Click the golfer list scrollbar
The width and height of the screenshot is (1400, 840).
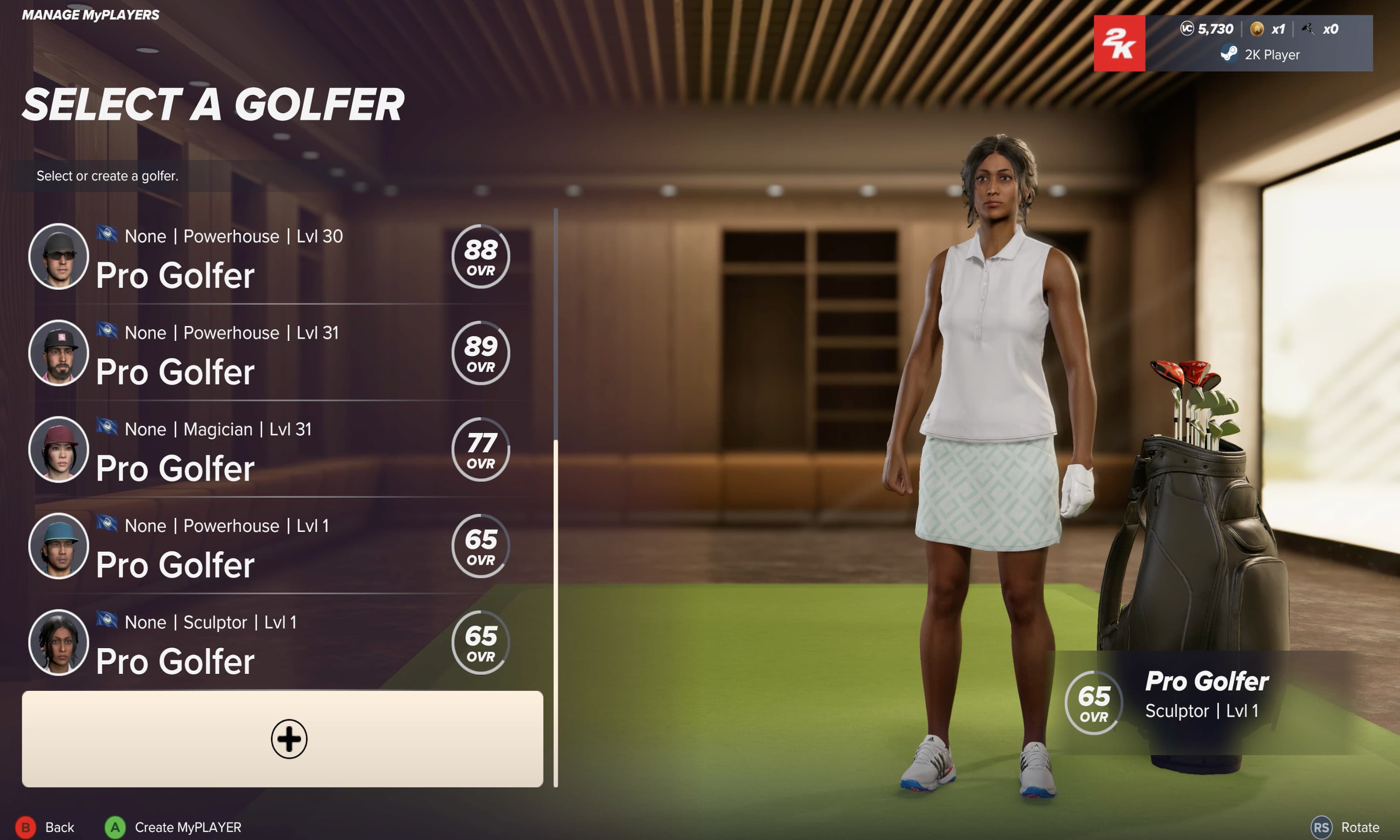(x=556, y=611)
